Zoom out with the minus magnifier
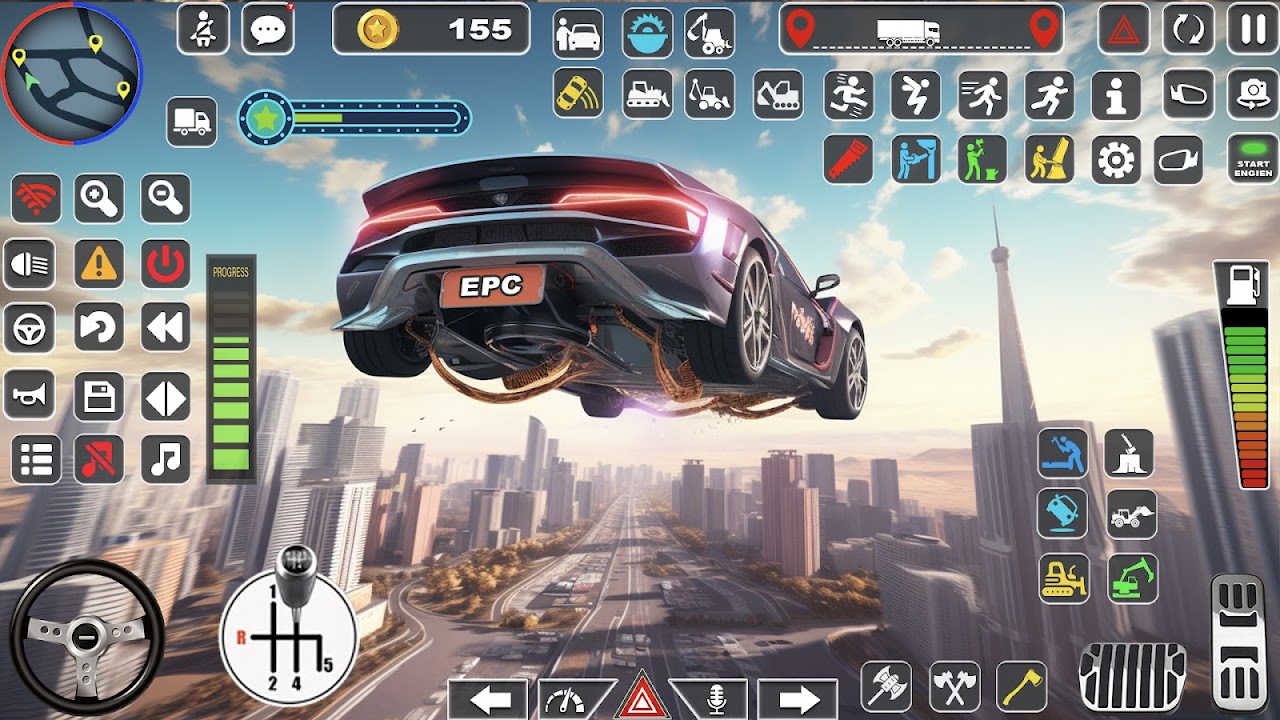 pyautogui.click(x=165, y=199)
